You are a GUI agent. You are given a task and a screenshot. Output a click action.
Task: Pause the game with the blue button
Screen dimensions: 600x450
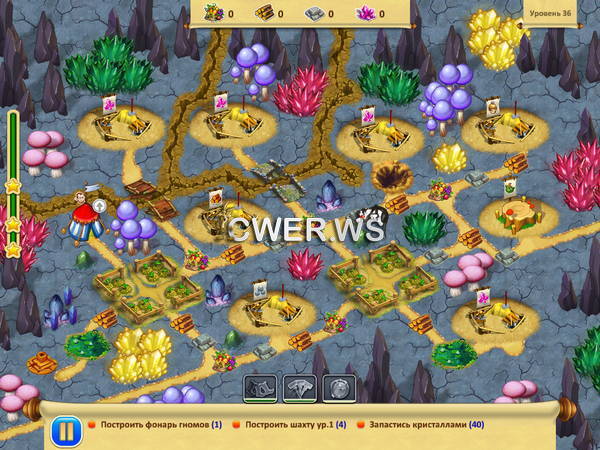tap(62, 432)
